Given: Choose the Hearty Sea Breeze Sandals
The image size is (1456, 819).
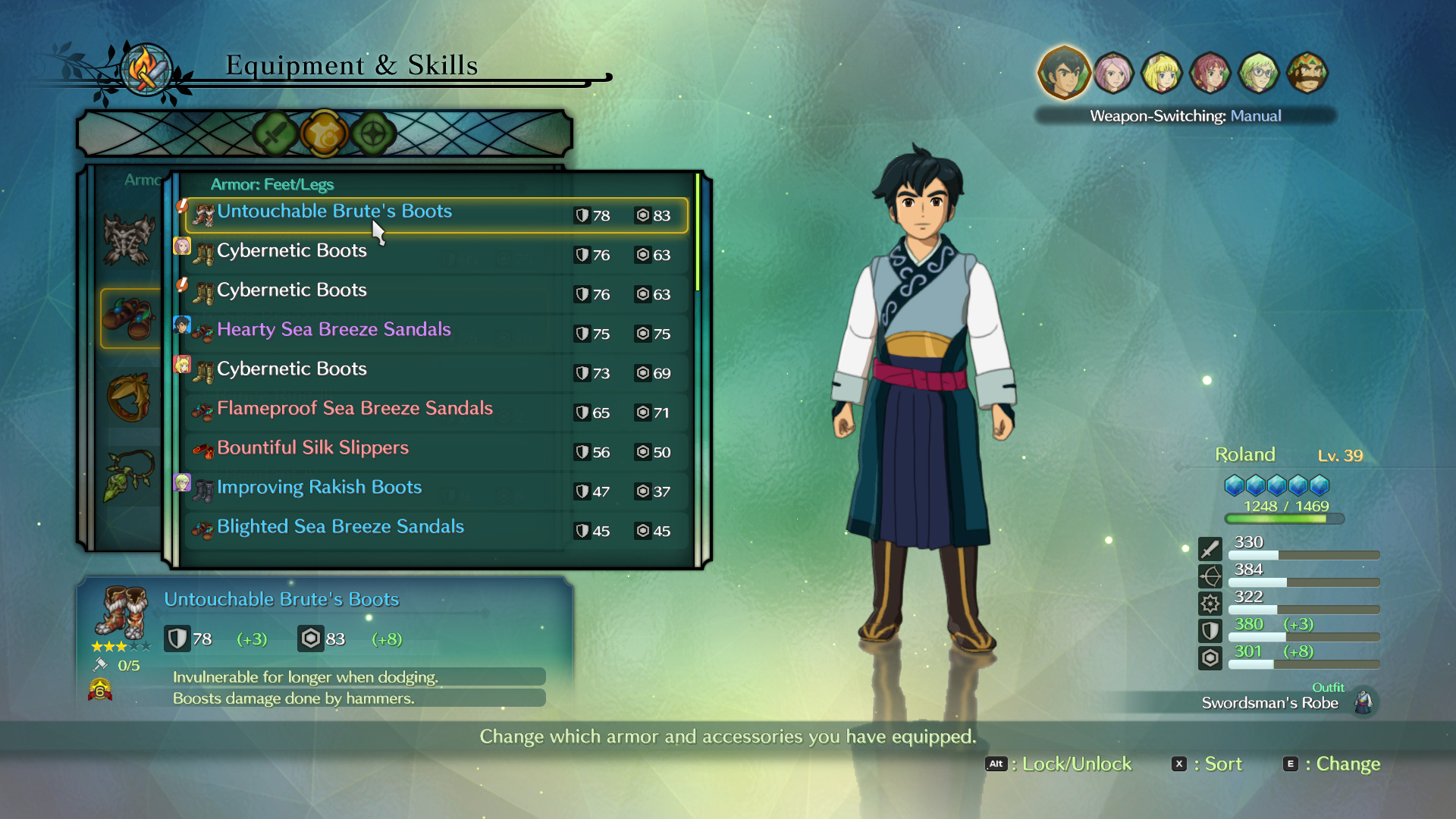Looking at the screenshot, I should [436, 332].
